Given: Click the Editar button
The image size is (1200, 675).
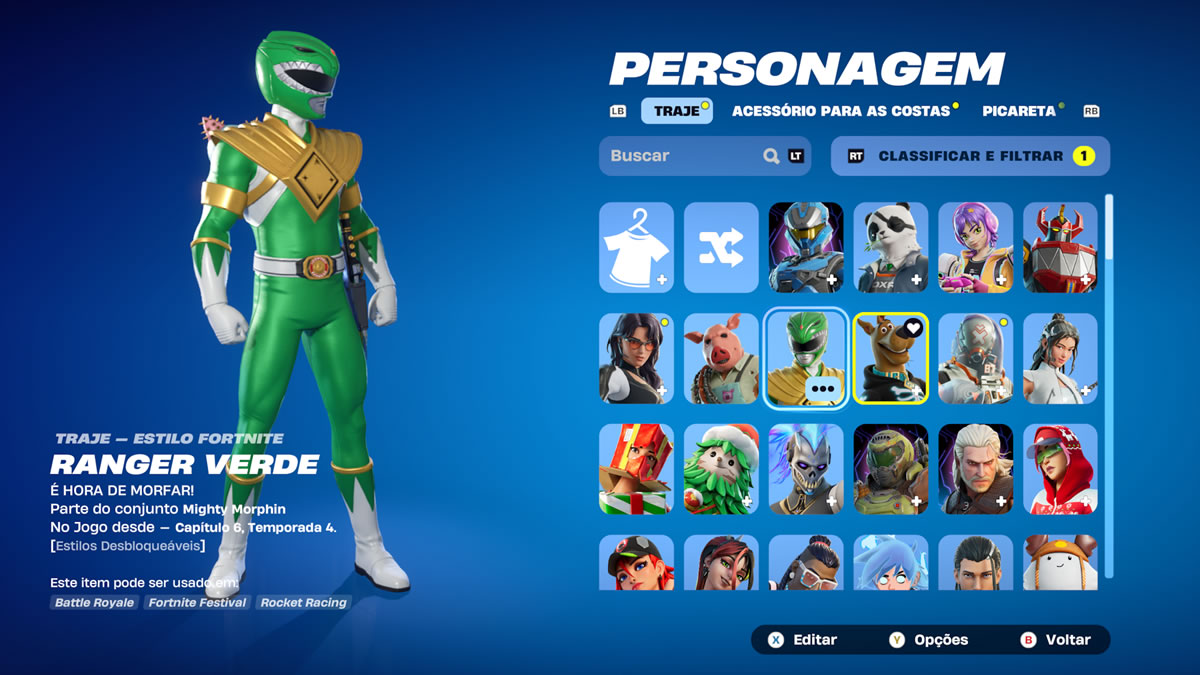Looking at the screenshot, I should point(803,640).
